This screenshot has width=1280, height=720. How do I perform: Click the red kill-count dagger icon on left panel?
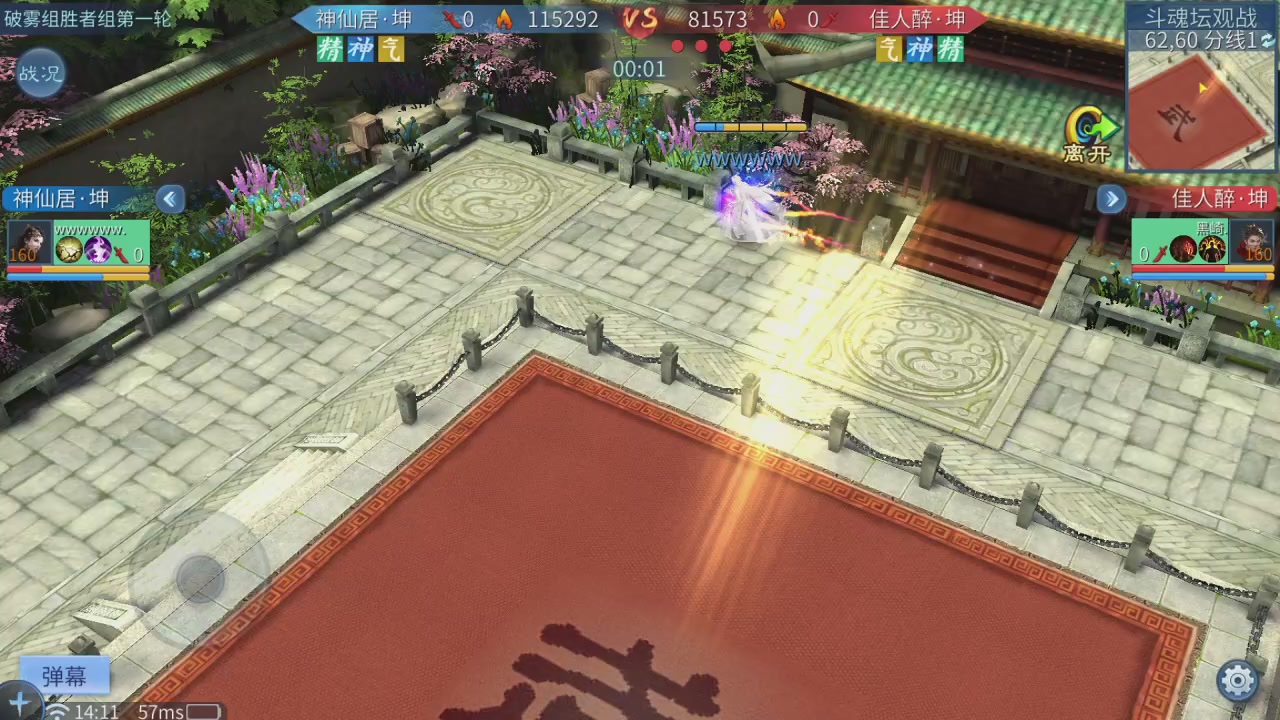[x=122, y=255]
